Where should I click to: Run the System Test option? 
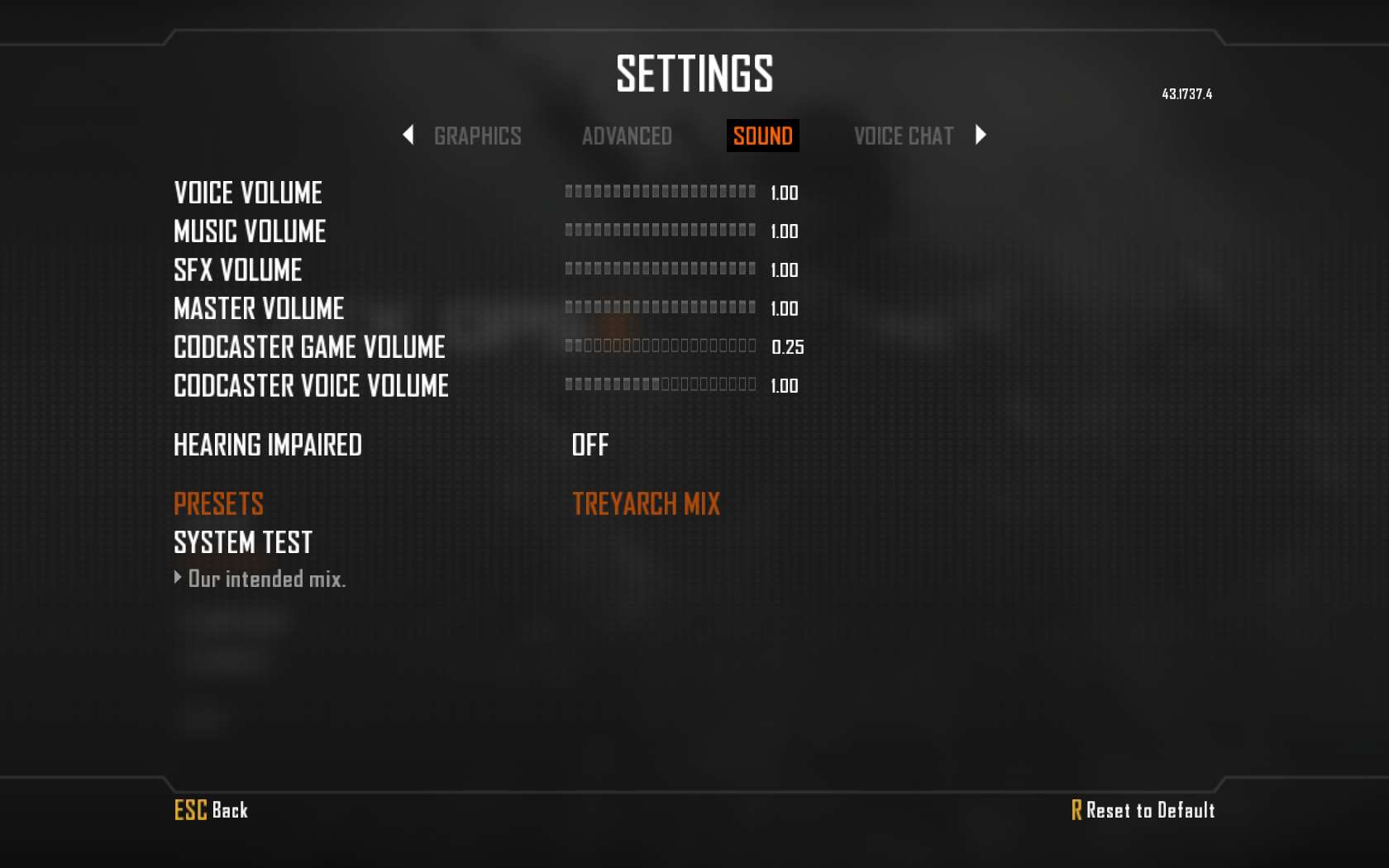[x=243, y=543]
